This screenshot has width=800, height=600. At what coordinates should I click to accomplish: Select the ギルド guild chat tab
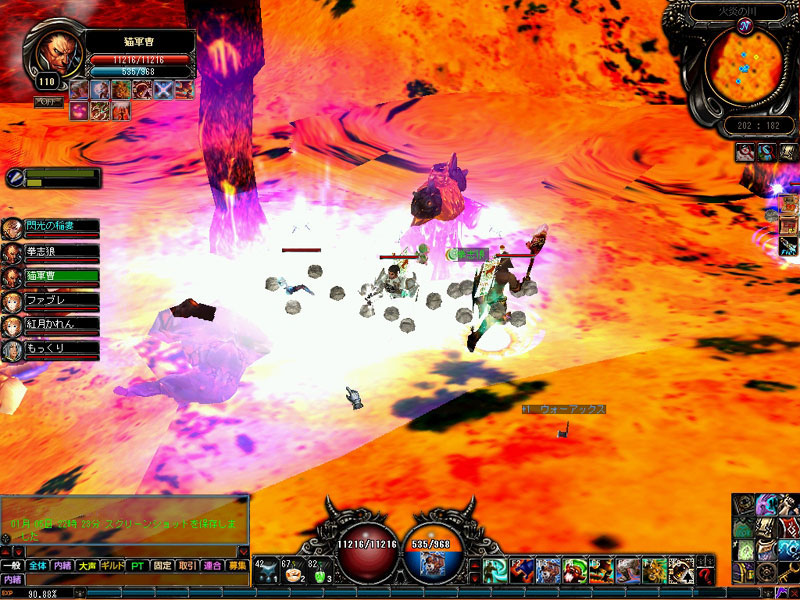pyautogui.click(x=113, y=566)
